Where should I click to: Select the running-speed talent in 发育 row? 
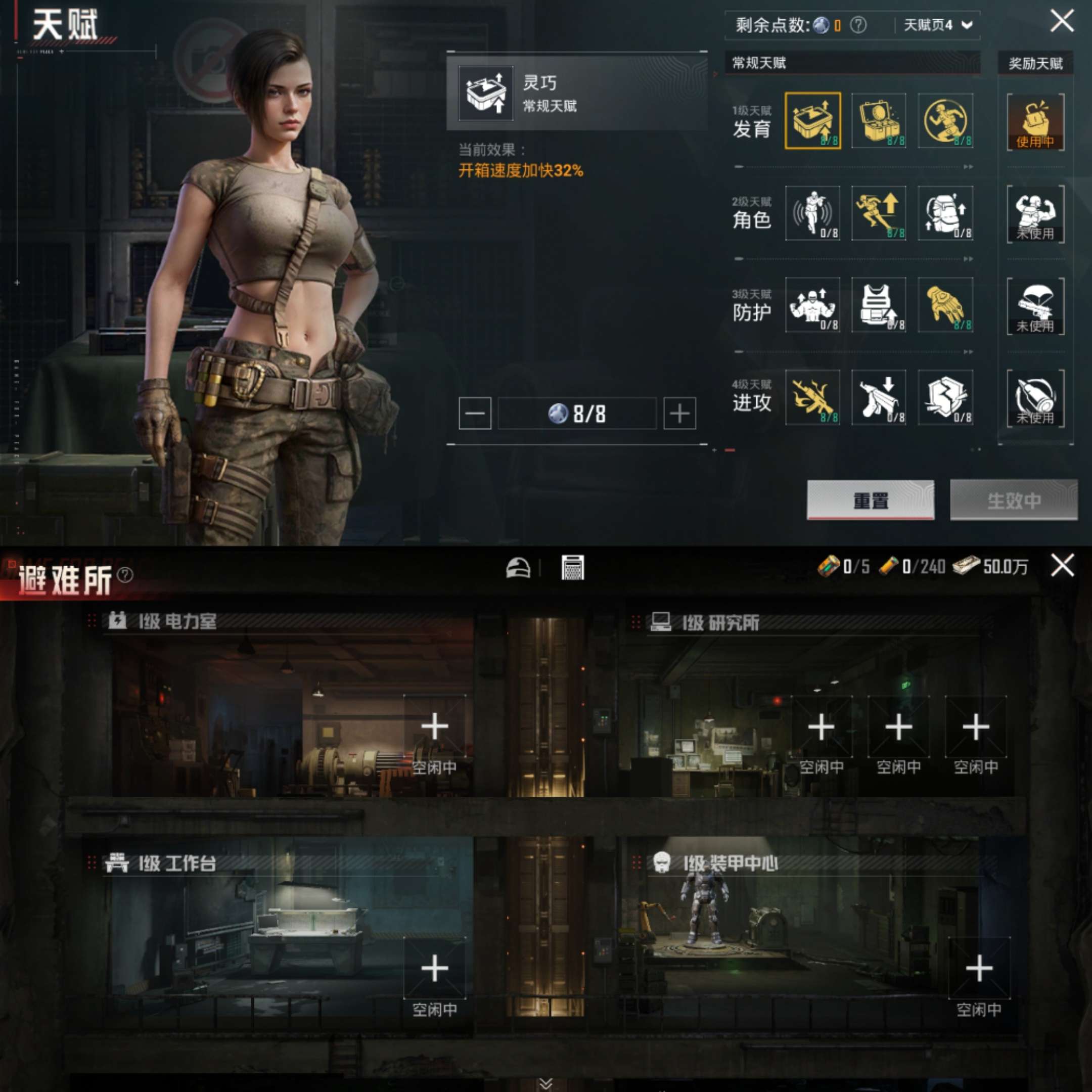pos(947,121)
